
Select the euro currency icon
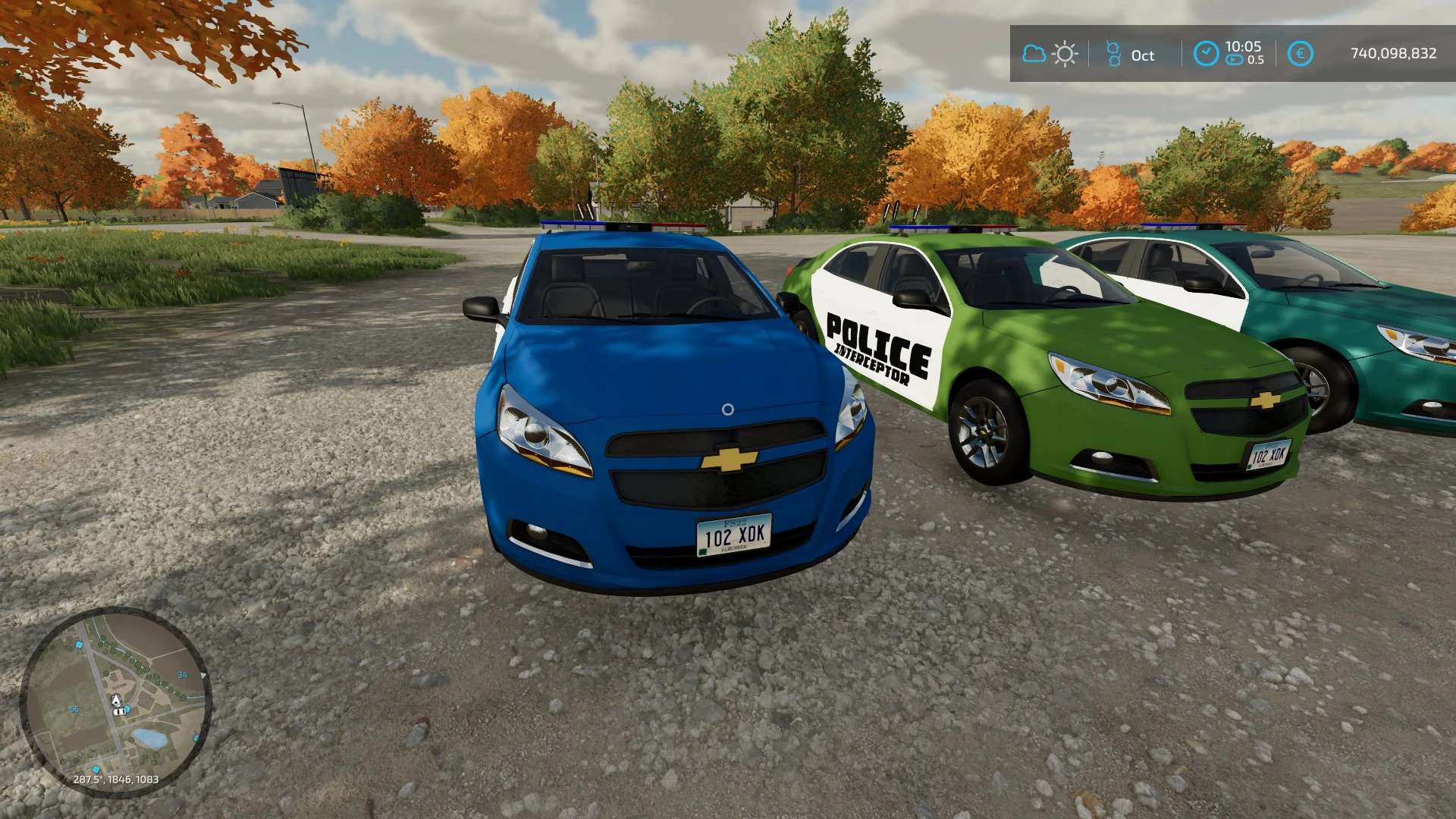coord(1300,54)
